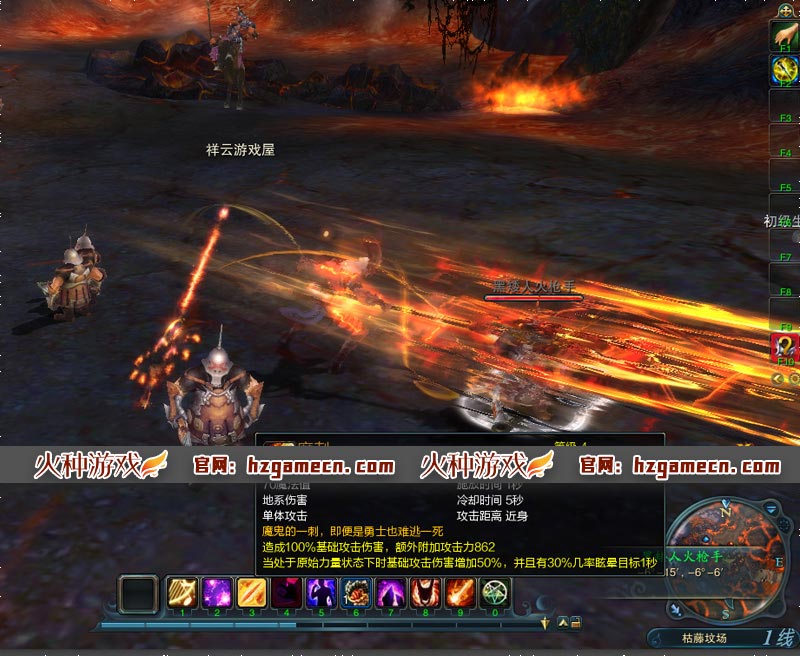Activate the golden orb skill in F2 slot

click(x=785, y=67)
